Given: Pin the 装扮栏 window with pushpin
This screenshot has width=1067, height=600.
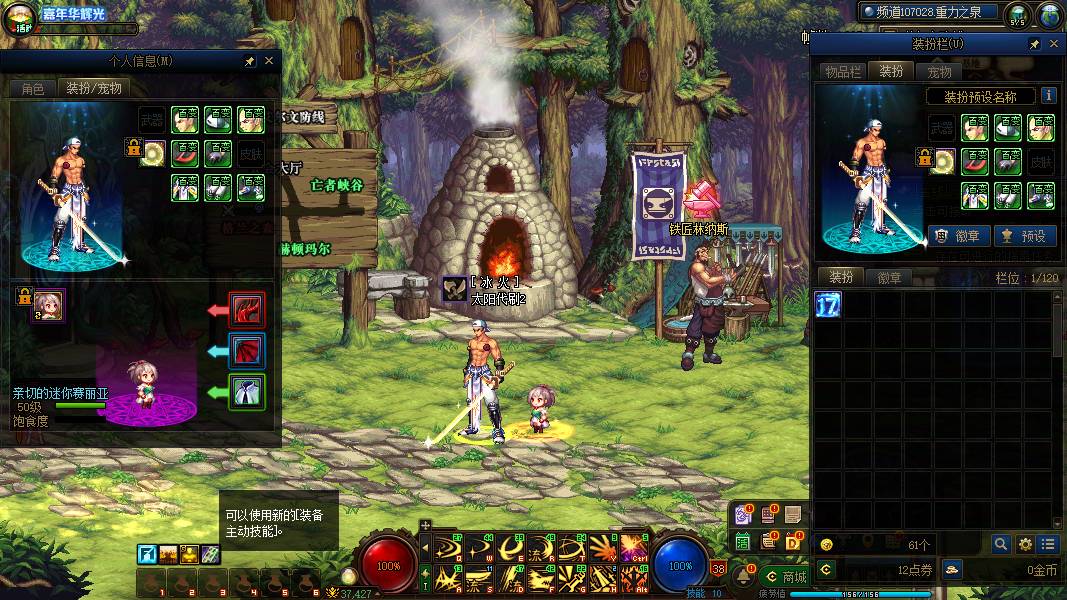Looking at the screenshot, I should tap(1034, 45).
